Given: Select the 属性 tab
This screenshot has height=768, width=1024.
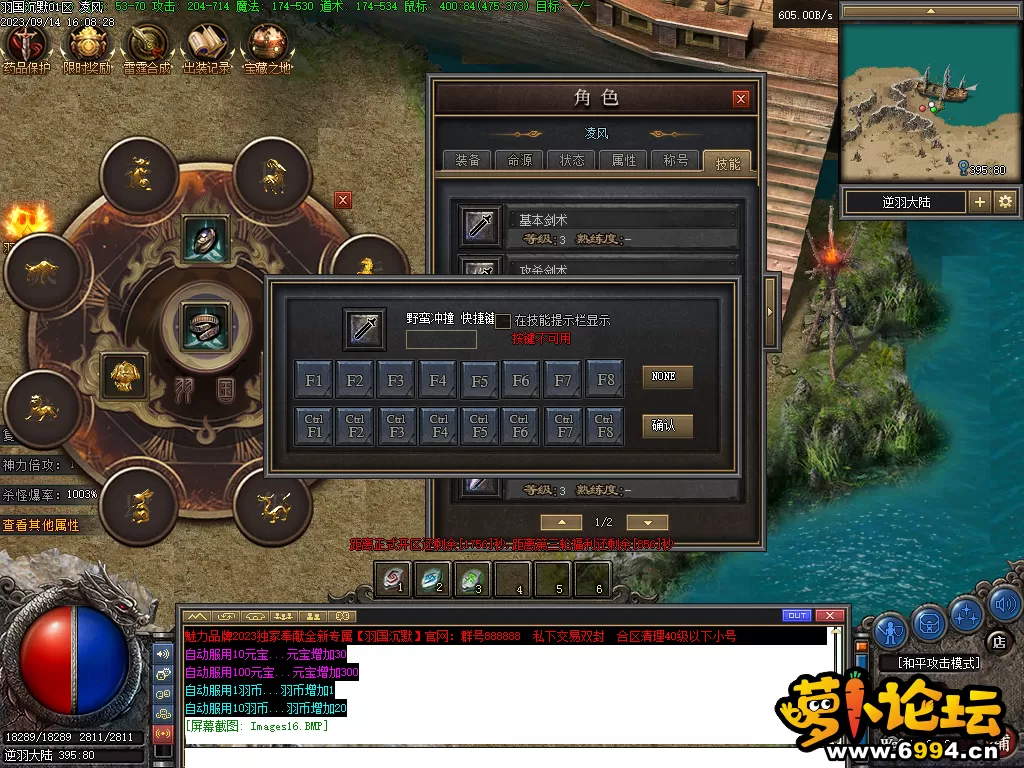Looking at the screenshot, I should pos(623,160).
